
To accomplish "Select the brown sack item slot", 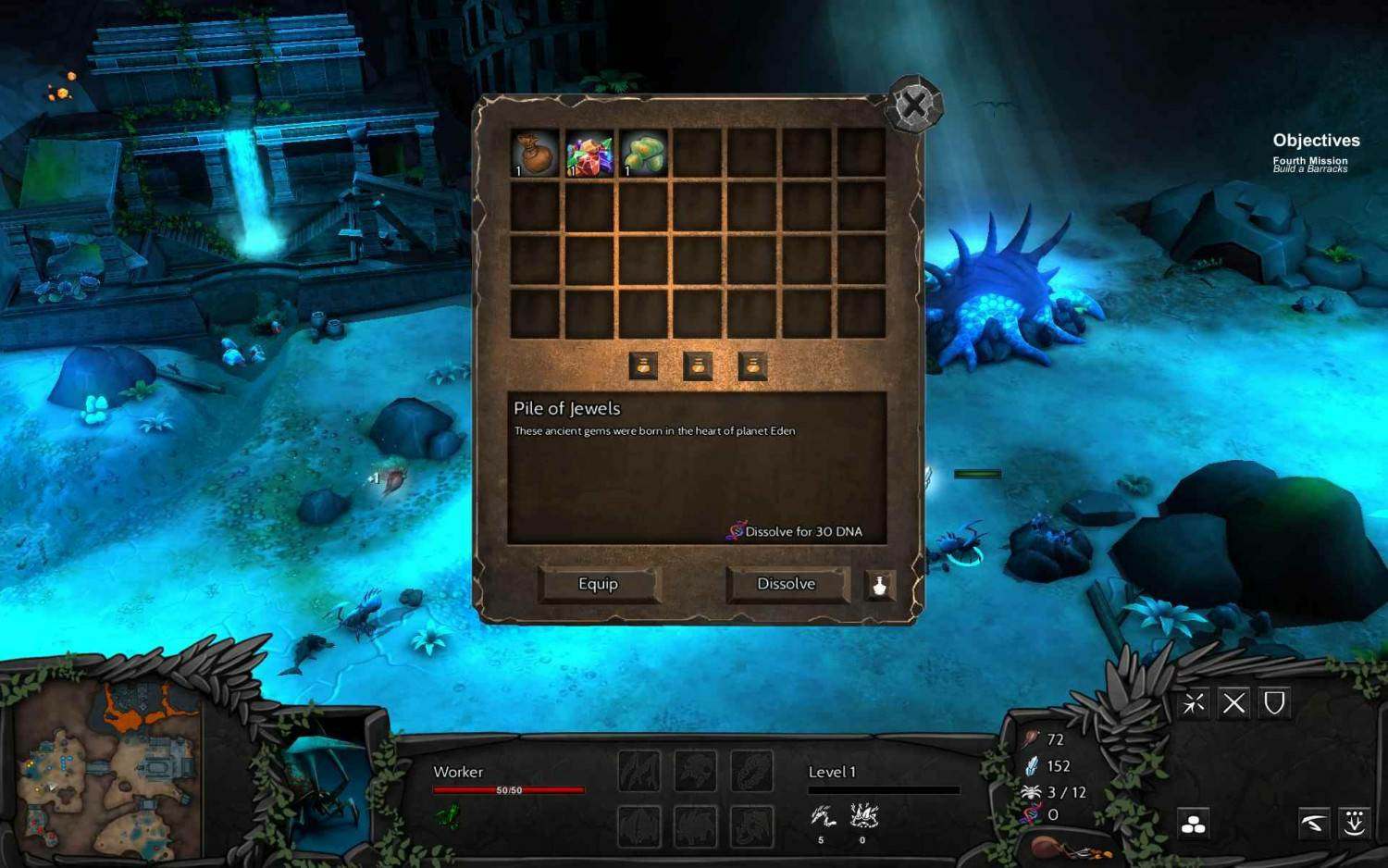I will coord(535,153).
